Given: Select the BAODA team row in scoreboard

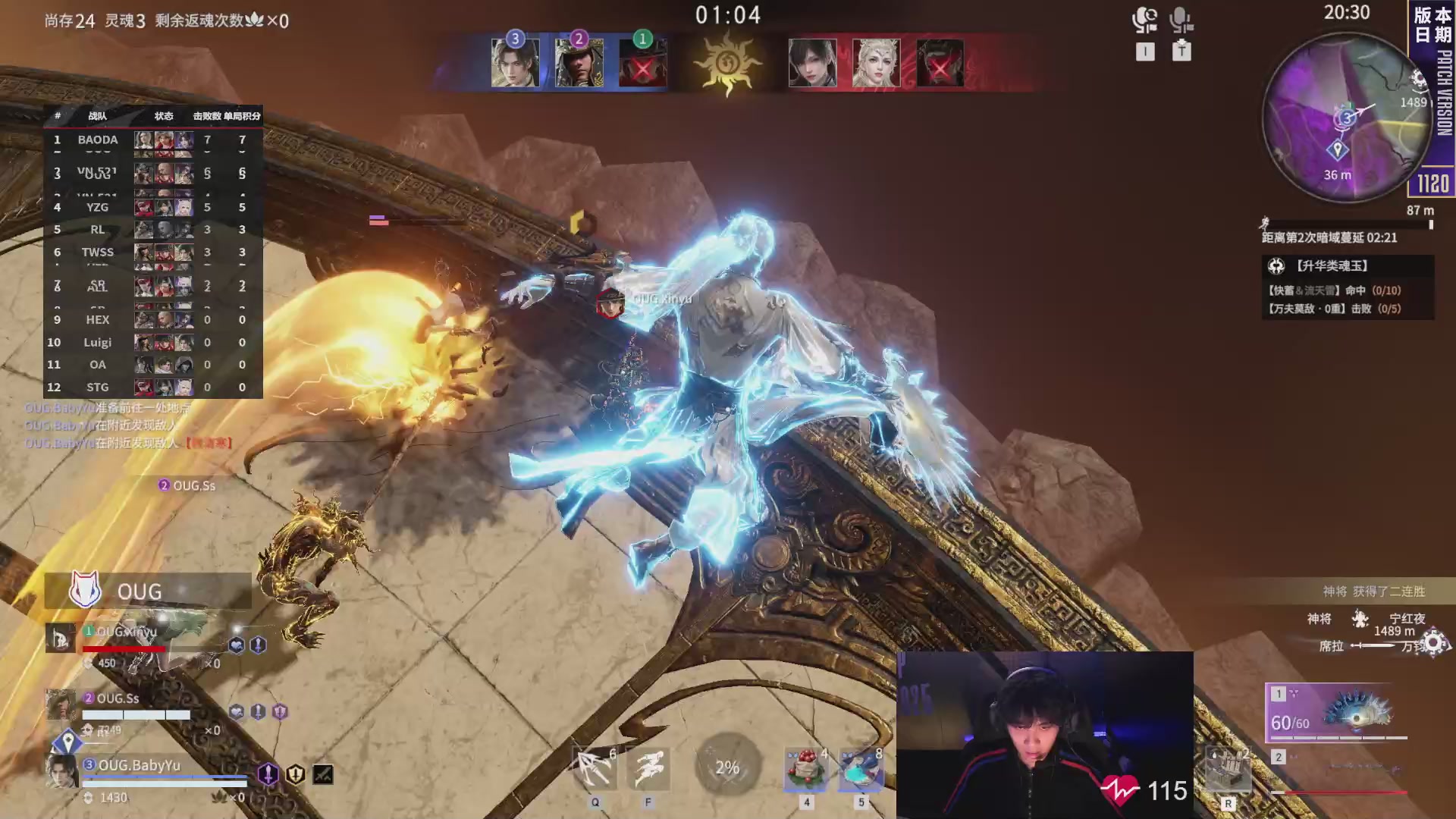Looking at the screenshot, I should coord(152,140).
